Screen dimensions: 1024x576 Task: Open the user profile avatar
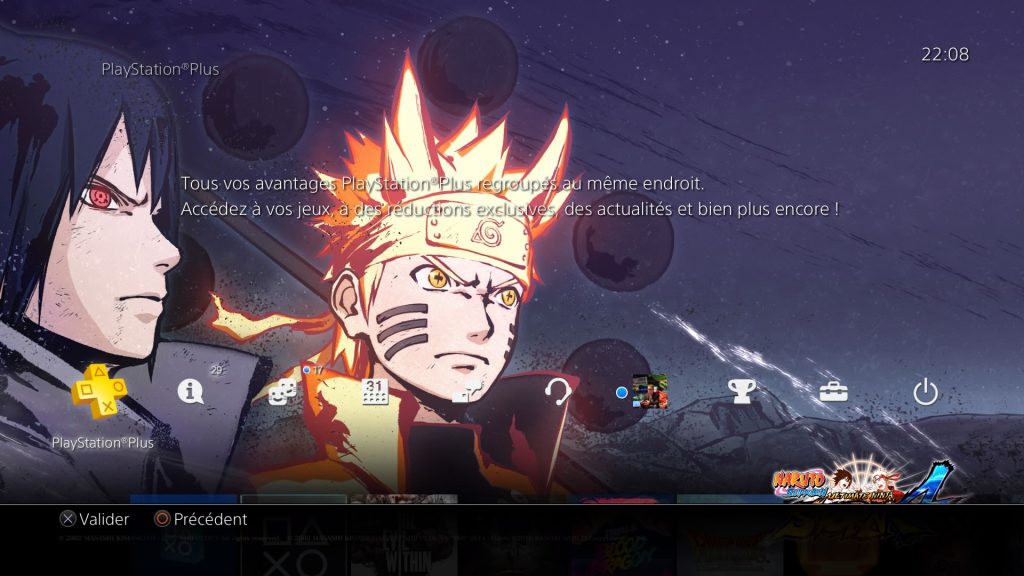tap(650, 392)
